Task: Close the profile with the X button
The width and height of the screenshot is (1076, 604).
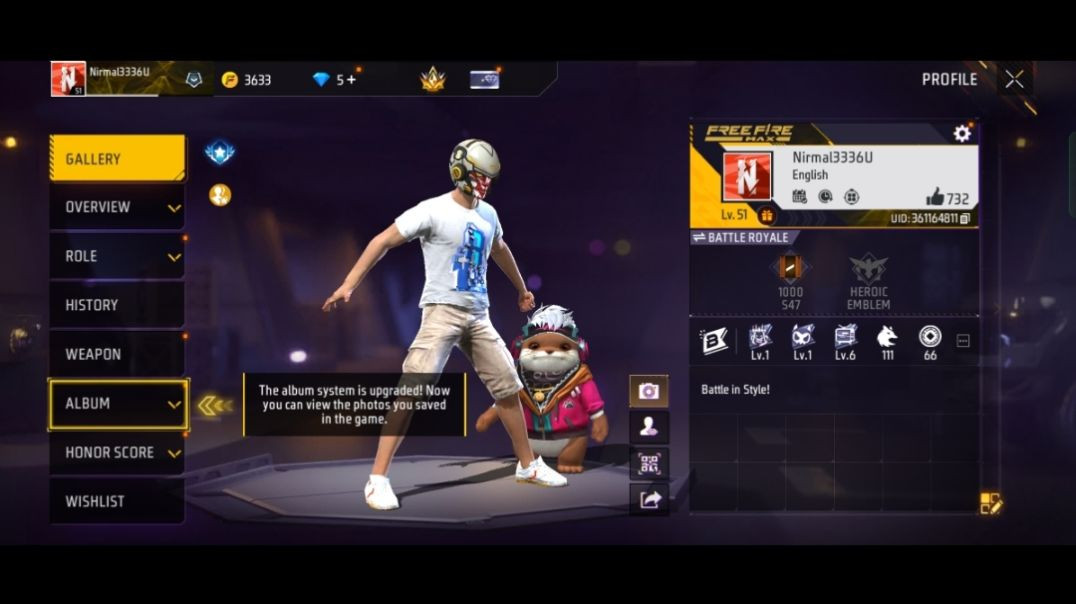Action: tap(1014, 80)
